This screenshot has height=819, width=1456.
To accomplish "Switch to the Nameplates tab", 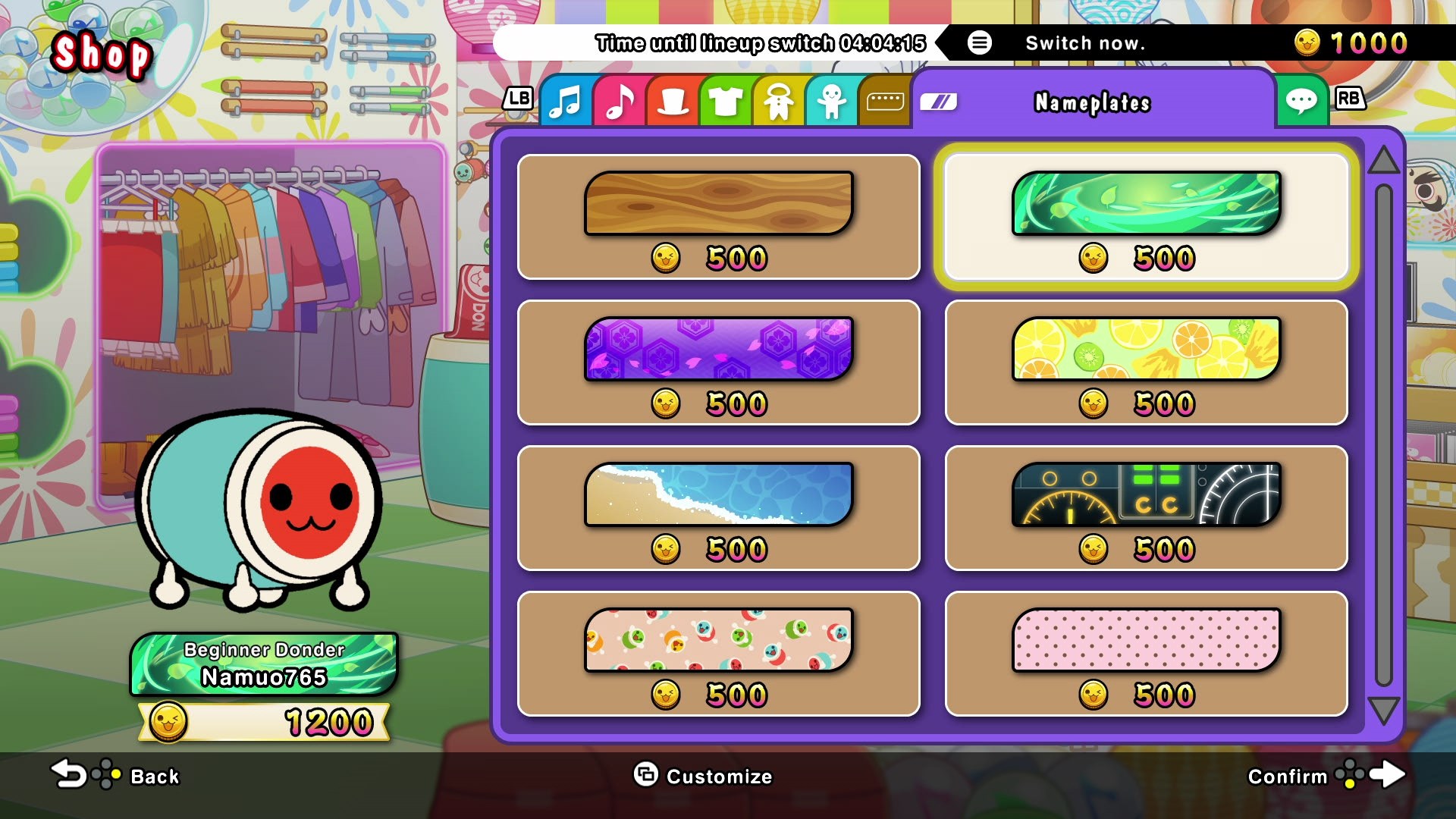I will 1094,102.
